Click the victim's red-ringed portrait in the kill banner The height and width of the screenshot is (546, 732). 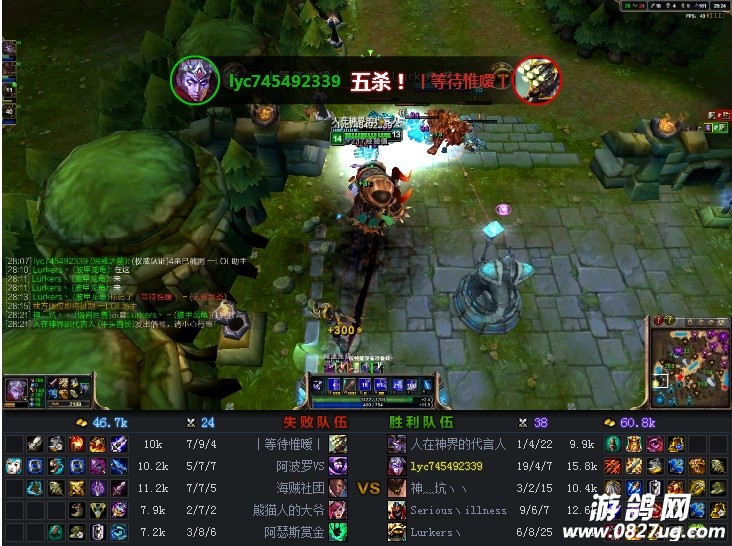coord(537,80)
